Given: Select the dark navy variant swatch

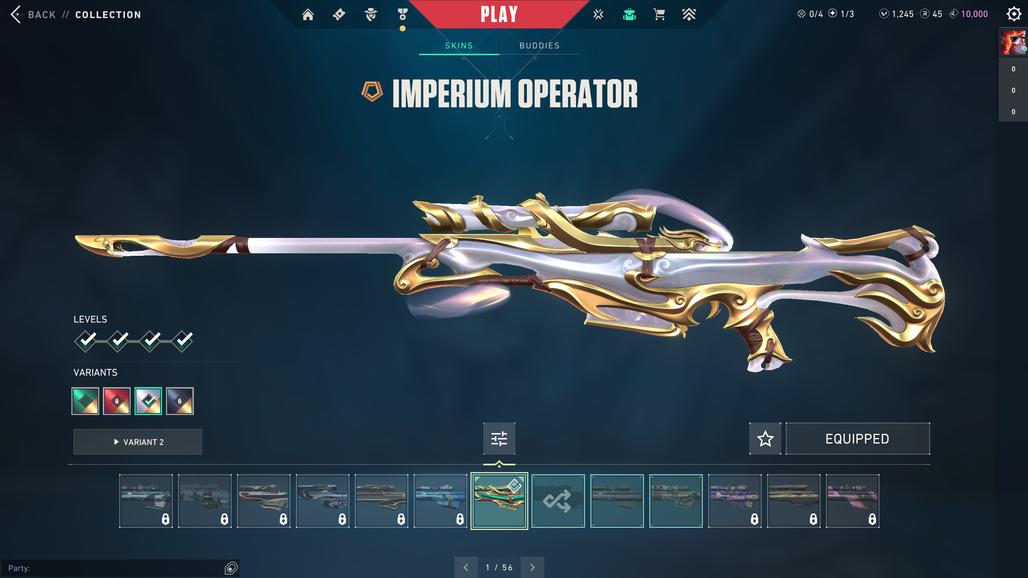Looking at the screenshot, I should (180, 401).
